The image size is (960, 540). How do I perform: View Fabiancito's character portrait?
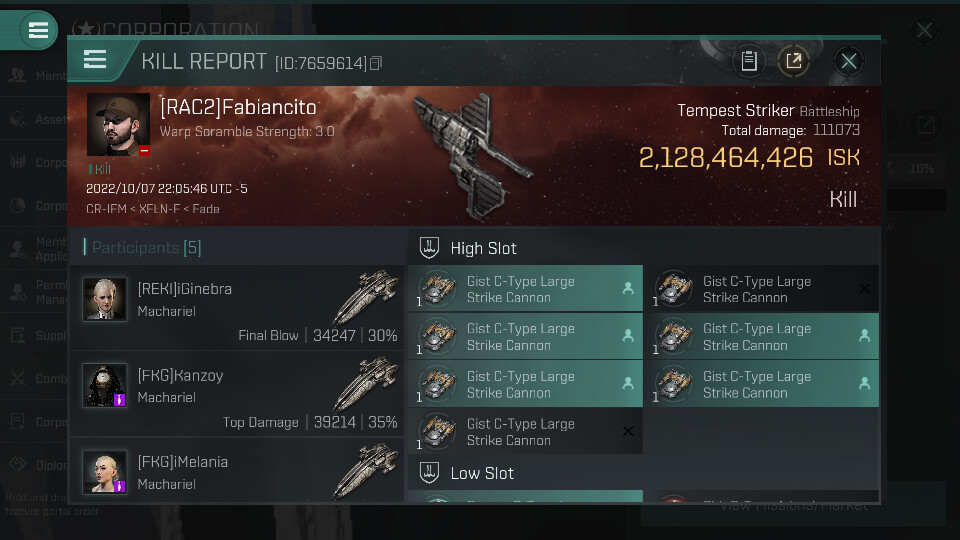click(118, 125)
